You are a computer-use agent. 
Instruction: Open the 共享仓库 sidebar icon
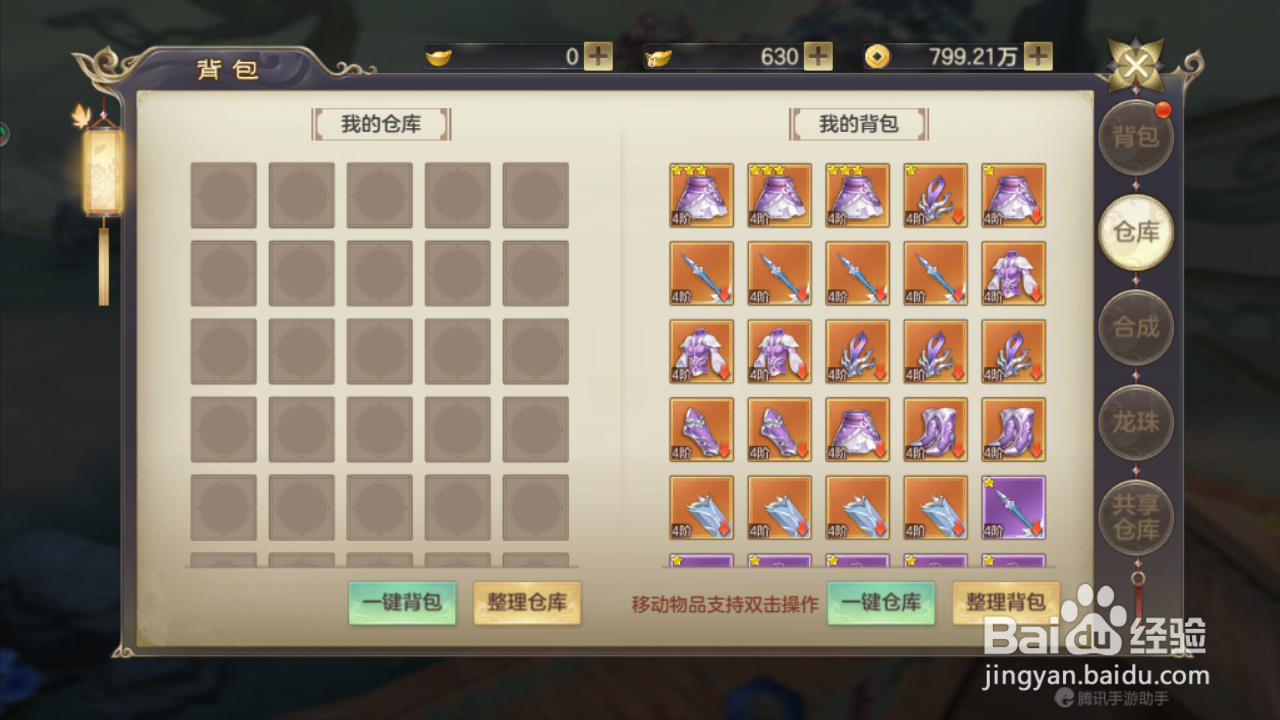(x=1135, y=519)
